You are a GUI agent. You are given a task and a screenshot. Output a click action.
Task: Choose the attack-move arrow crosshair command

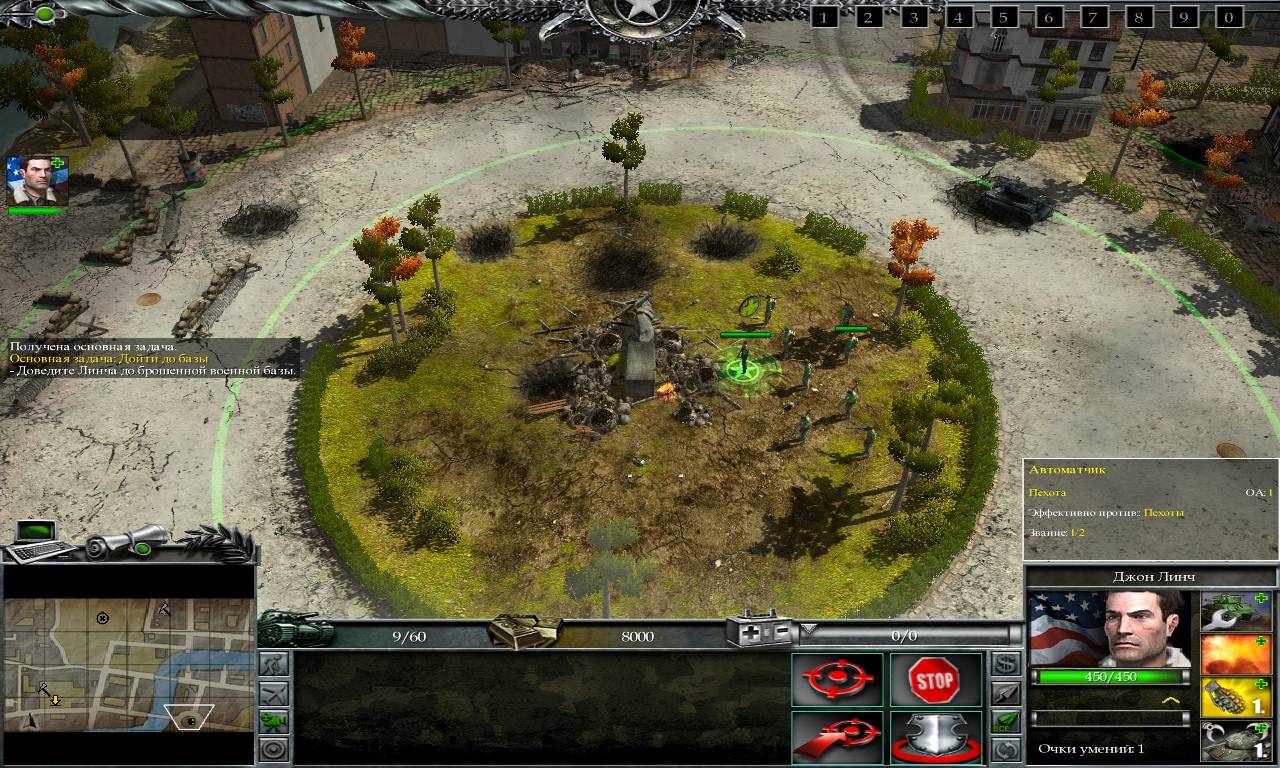(837, 737)
